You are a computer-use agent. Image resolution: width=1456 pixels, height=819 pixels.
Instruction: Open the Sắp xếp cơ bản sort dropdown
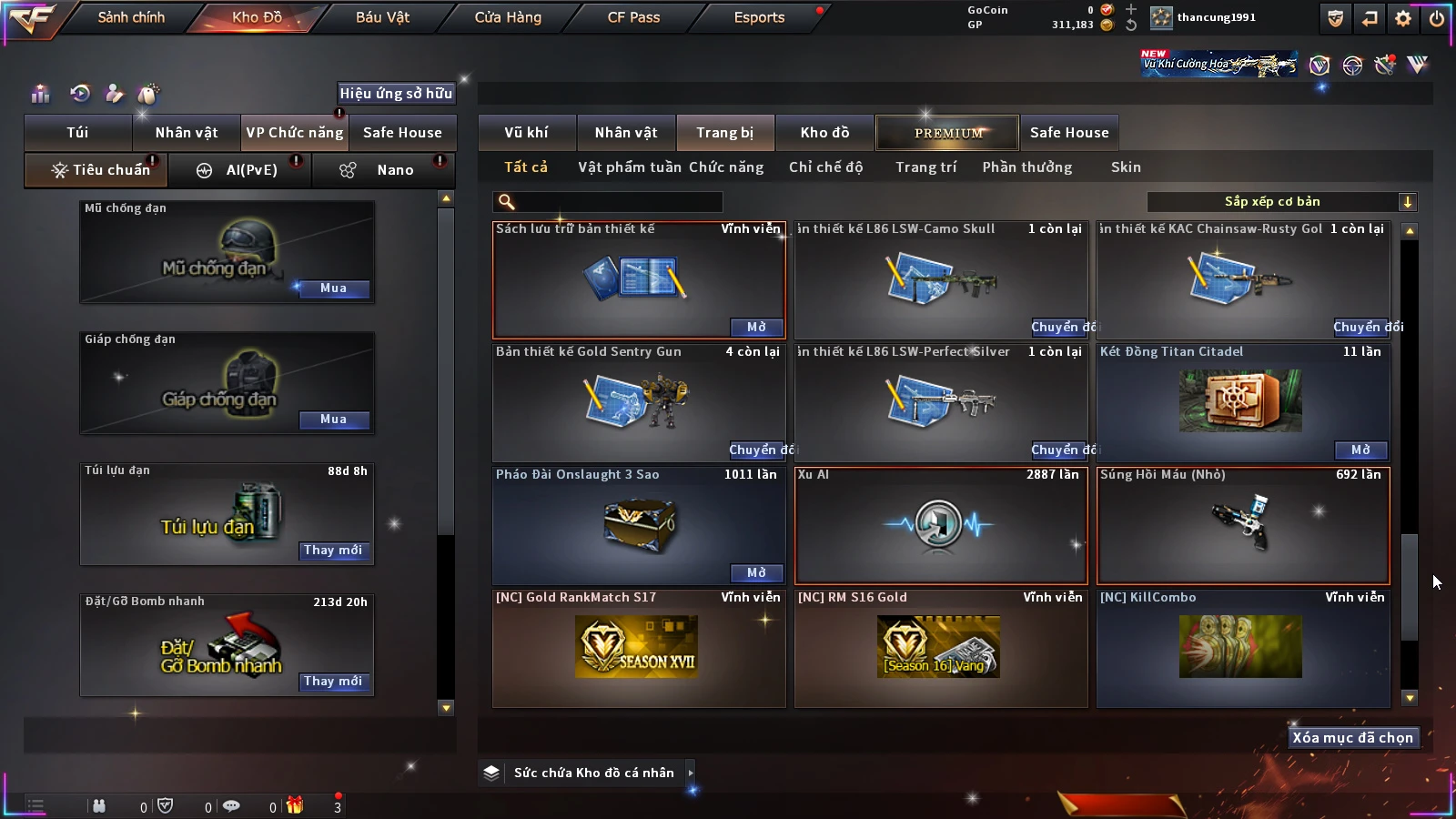[1281, 202]
